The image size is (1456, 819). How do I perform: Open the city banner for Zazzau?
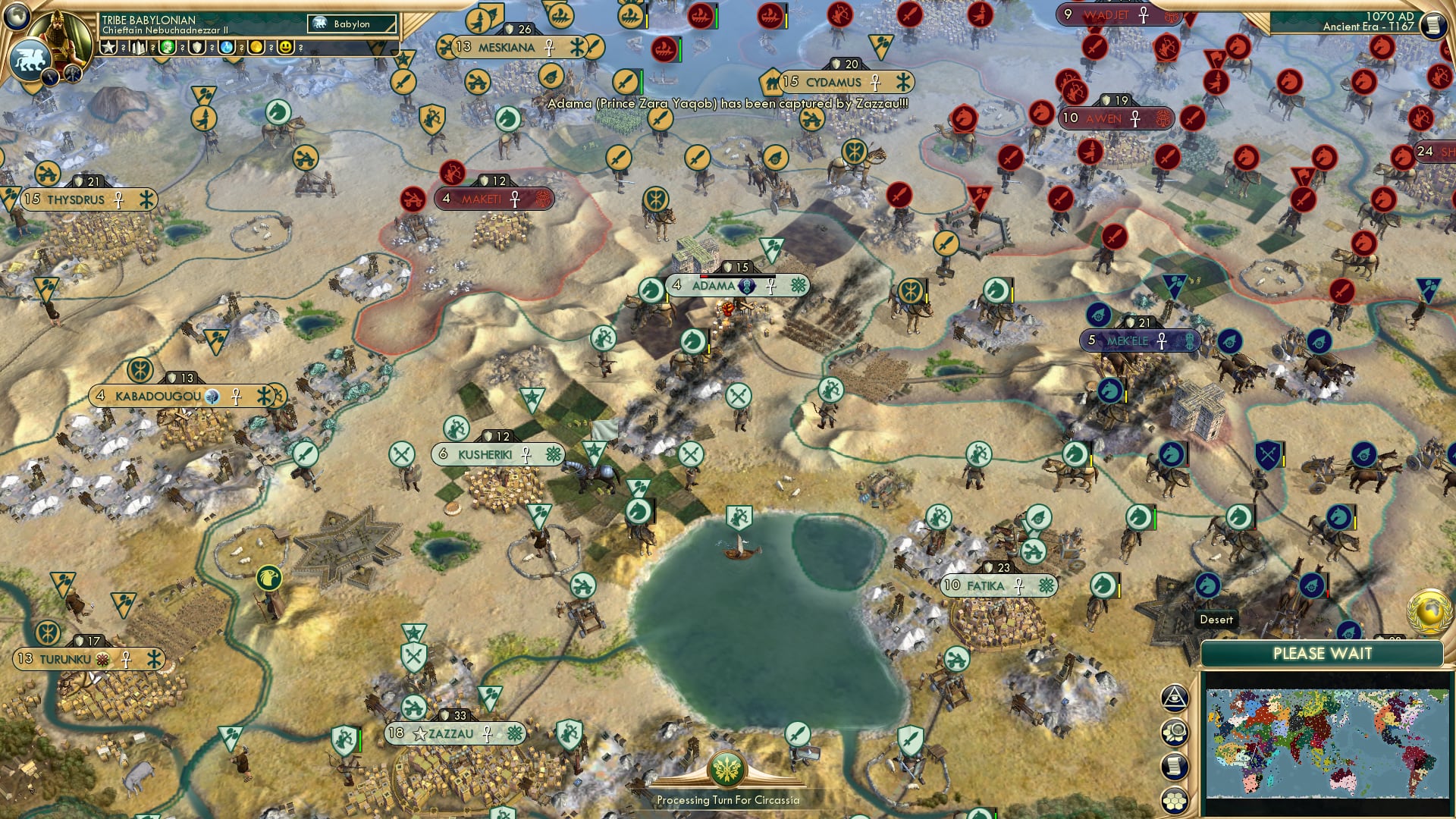449,733
